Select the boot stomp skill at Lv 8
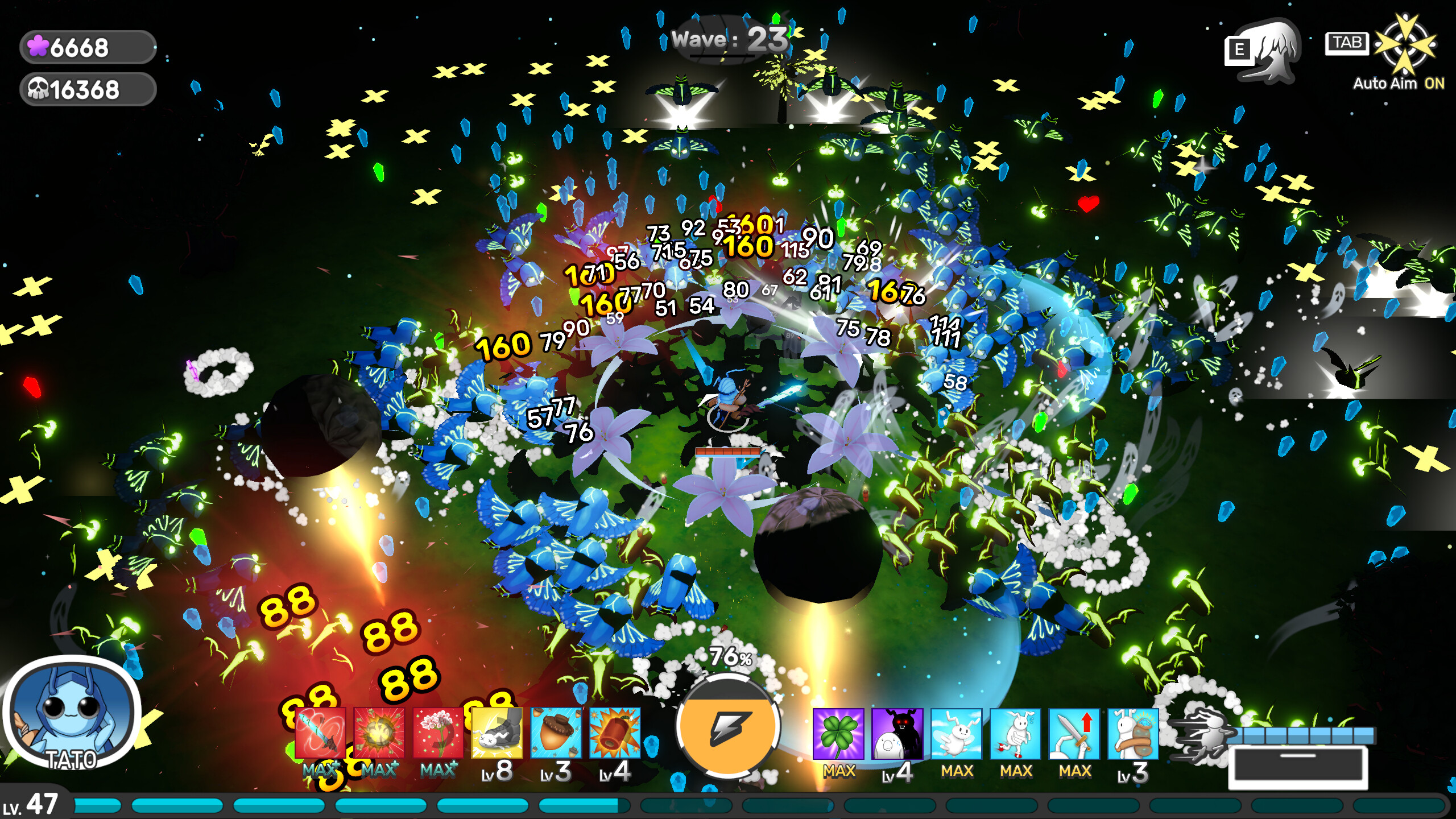Viewport: 1456px width, 819px height. tap(496, 732)
